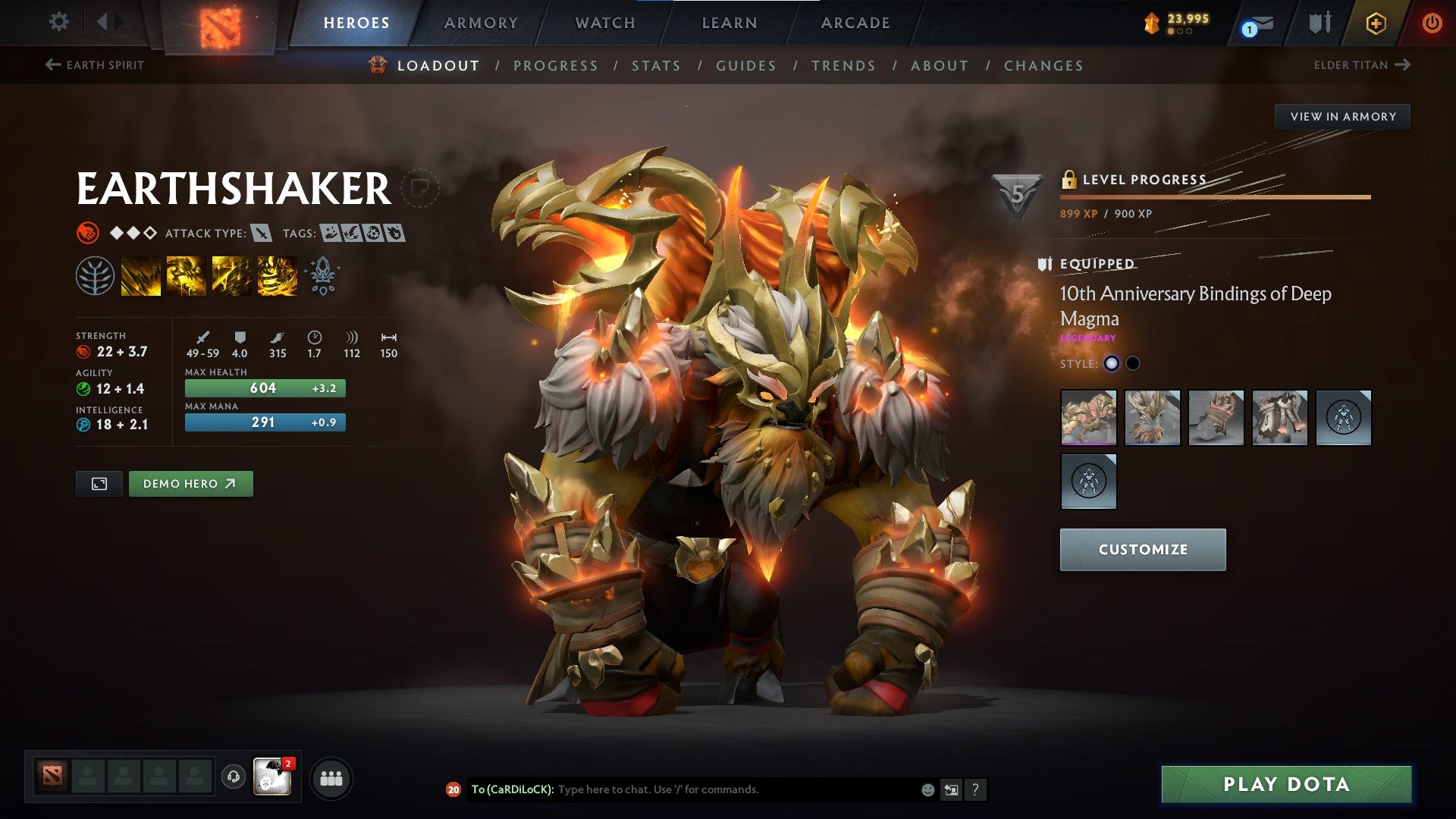Click the back arrow to Earth Spirit
The width and height of the screenshot is (1456, 819).
pos(52,65)
